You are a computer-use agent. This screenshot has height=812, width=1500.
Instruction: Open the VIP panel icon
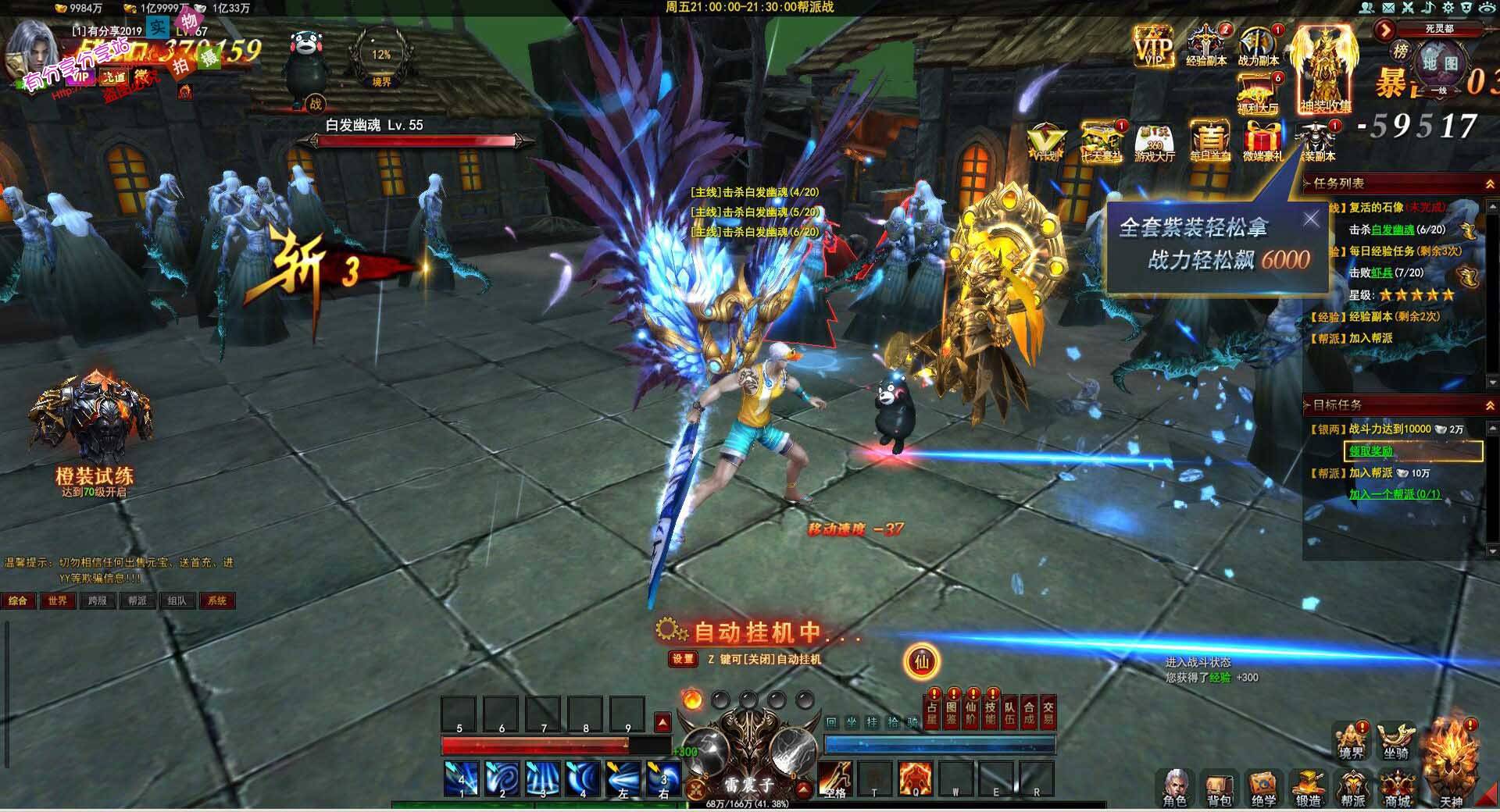pyautogui.click(x=1153, y=45)
